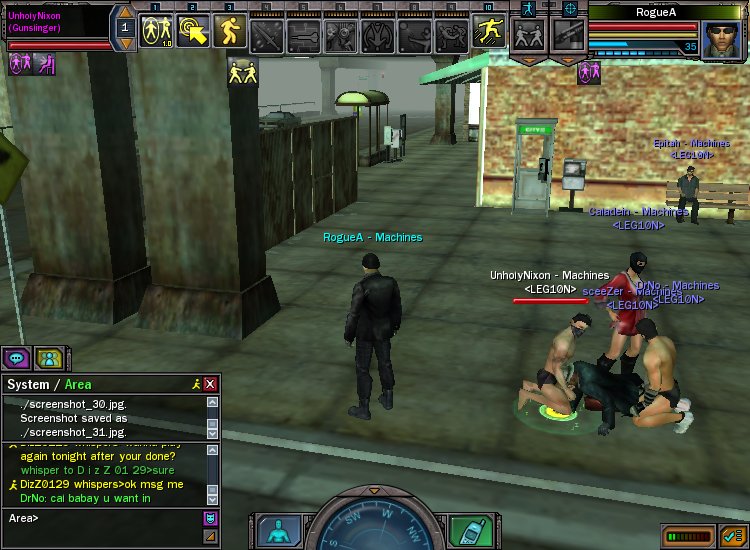This screenshot has width=750, height=550.
Task: Use the leaping figure ability in slot ten
Action: tap(489, 32)
